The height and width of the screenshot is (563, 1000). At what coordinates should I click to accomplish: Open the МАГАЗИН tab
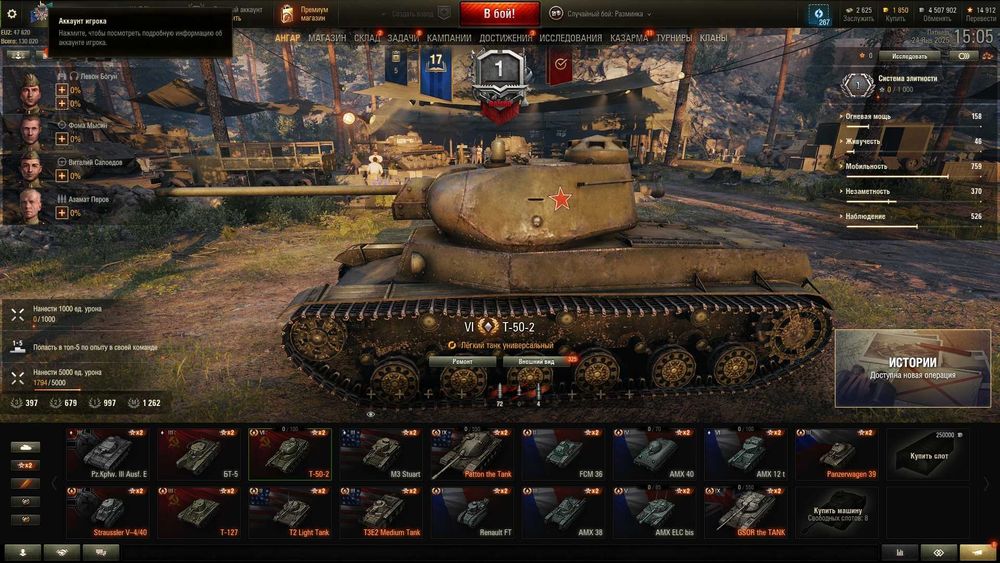pos(327,38)
